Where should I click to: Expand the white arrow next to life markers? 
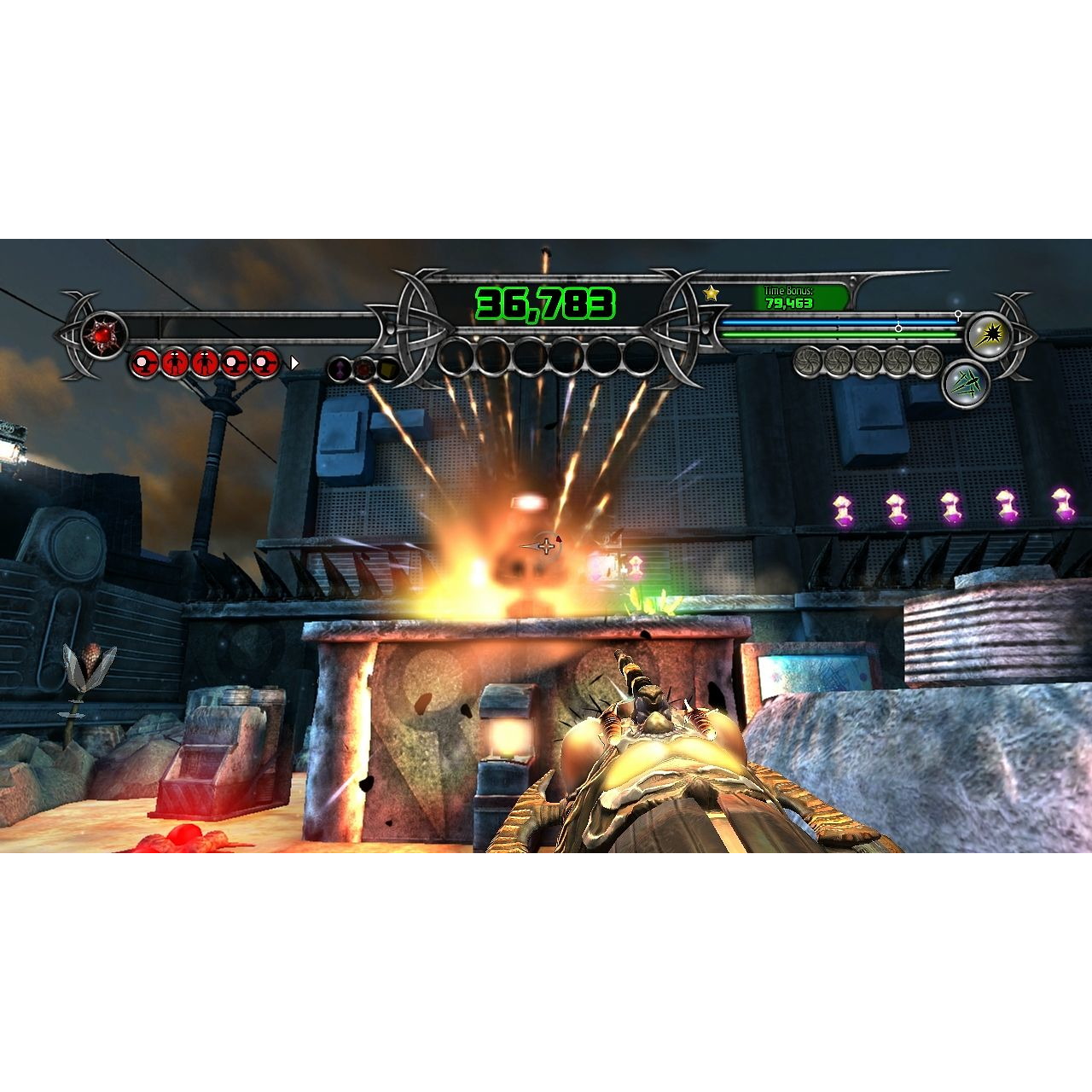tap(293, 362)
